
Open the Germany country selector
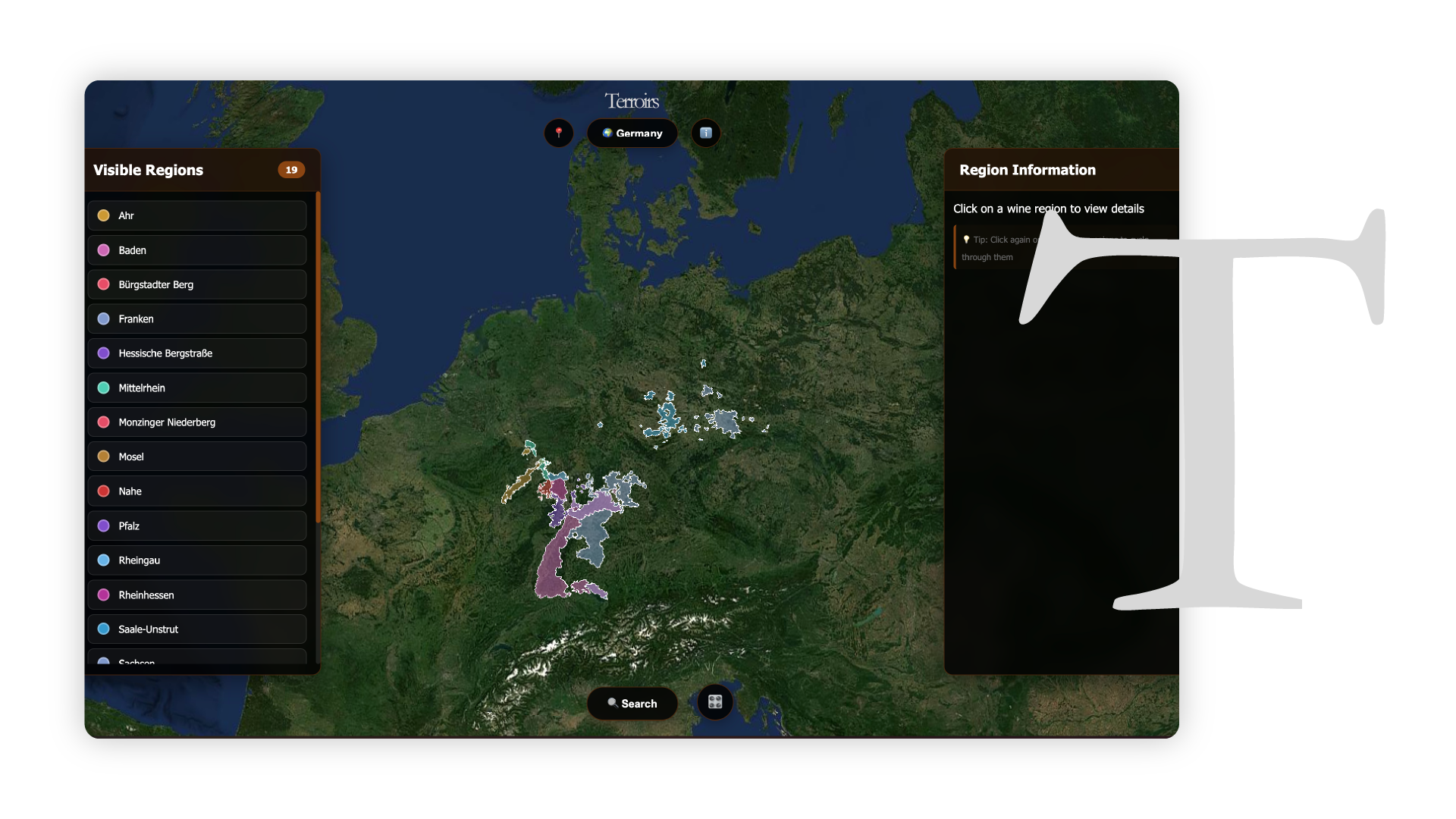pos(632,133)
